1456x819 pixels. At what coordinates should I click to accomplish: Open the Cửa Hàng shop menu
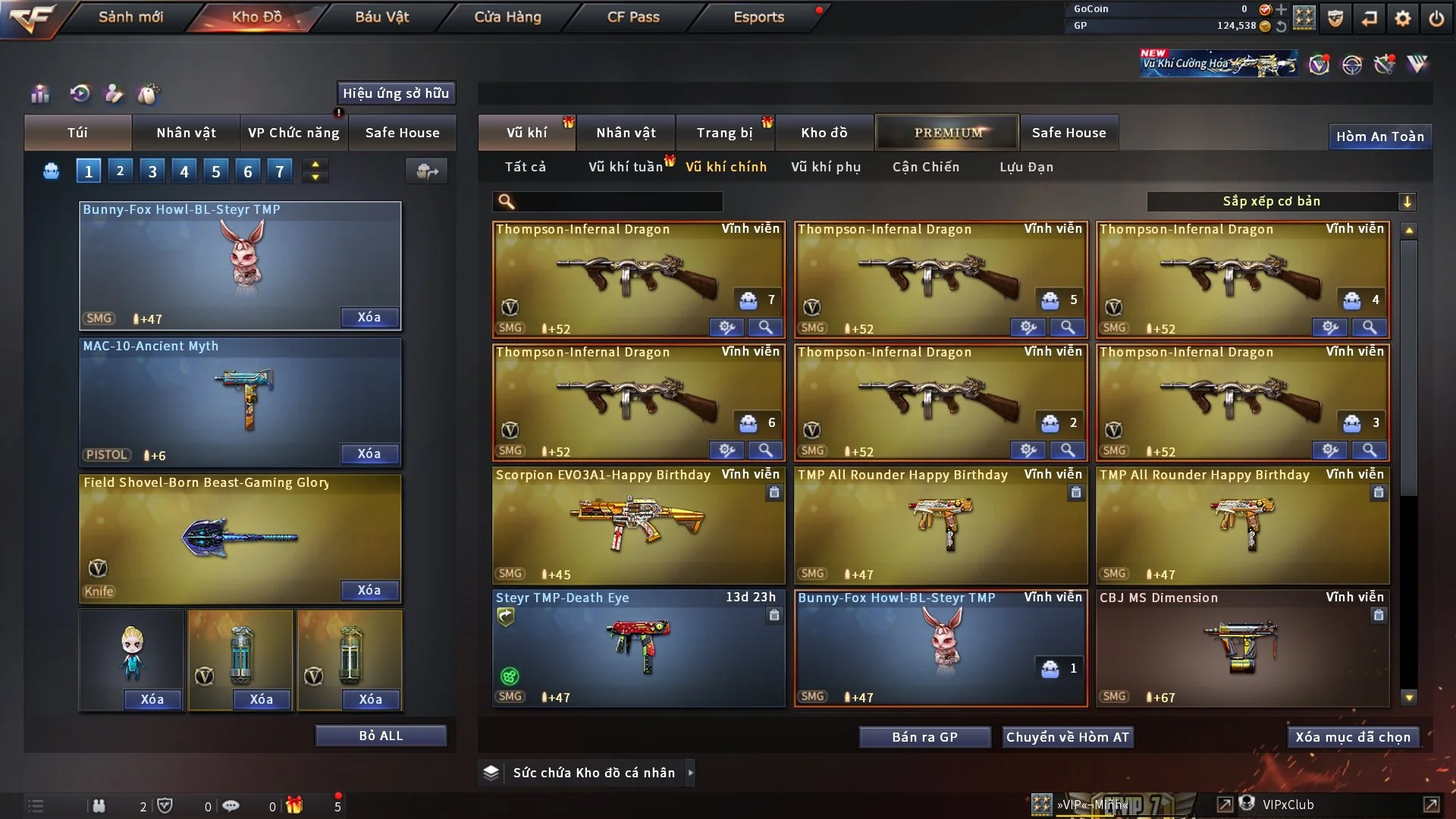click(507, 17)
